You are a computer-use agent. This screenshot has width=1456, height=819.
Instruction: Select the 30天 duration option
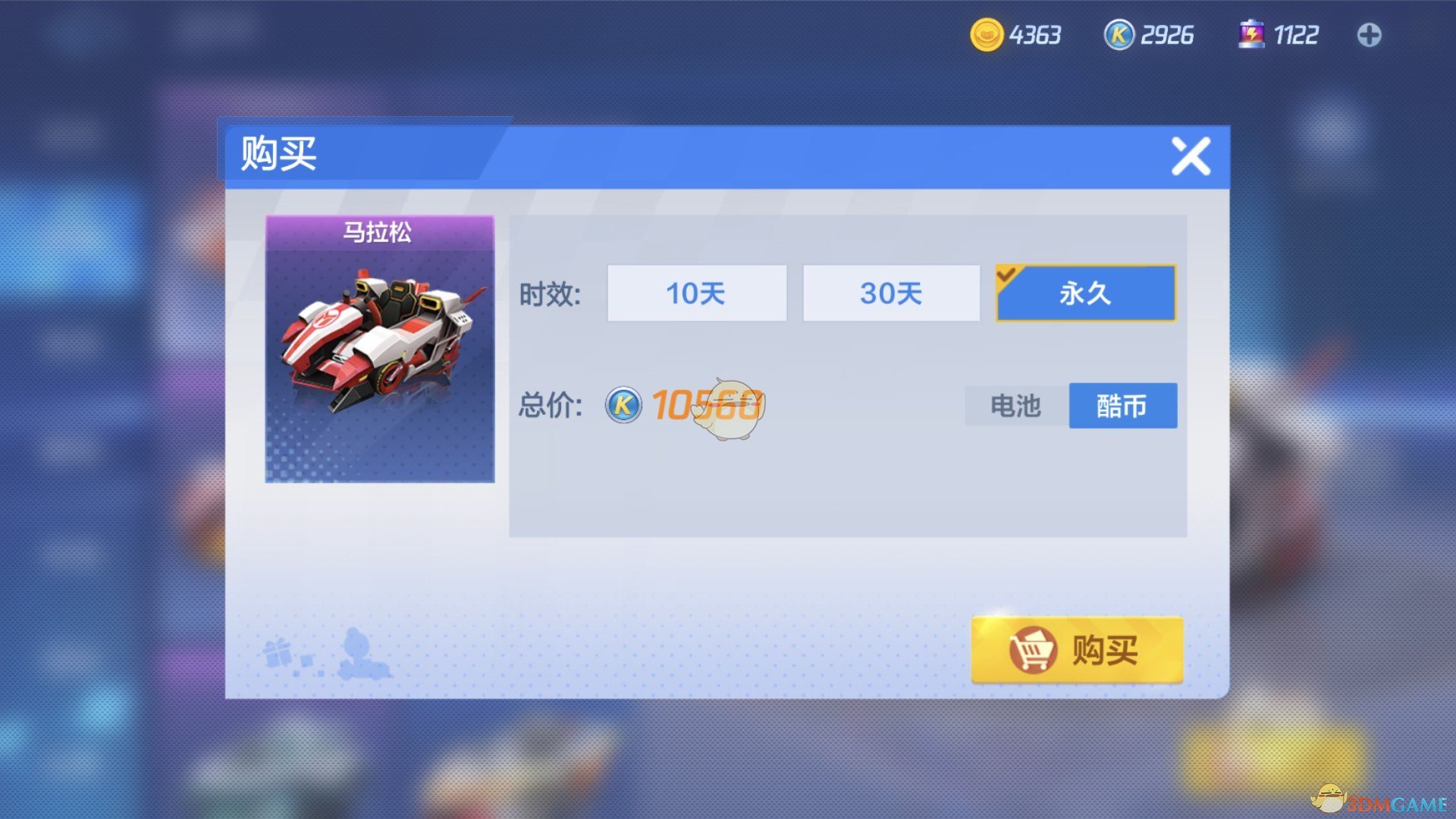(x=890, y=293)
